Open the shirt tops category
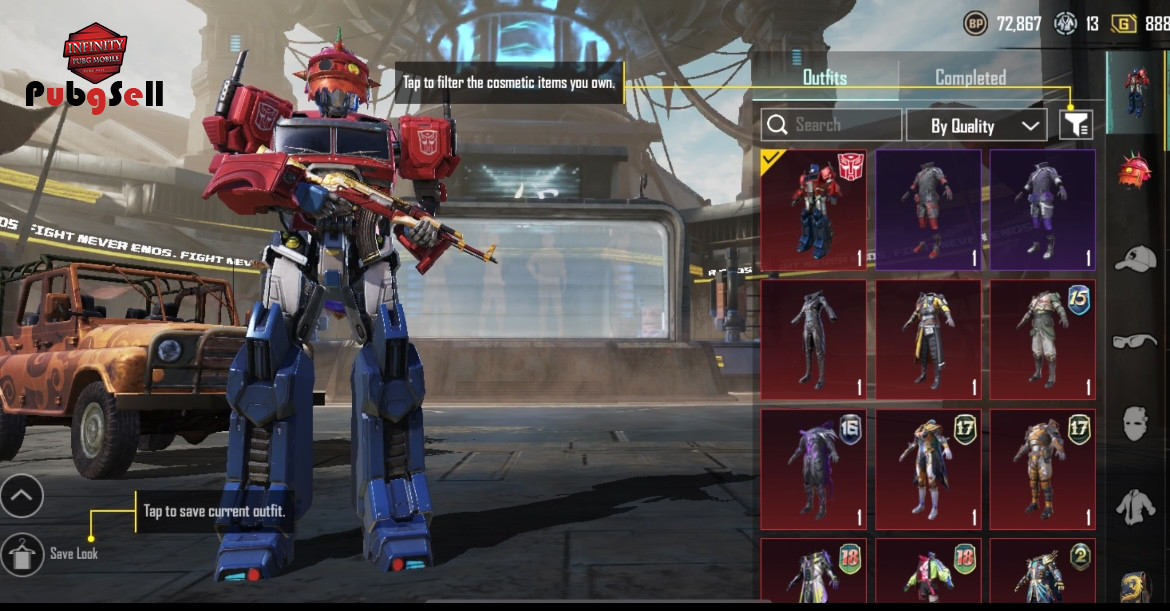The image size is (1170, 611). tap(1136, 506)
